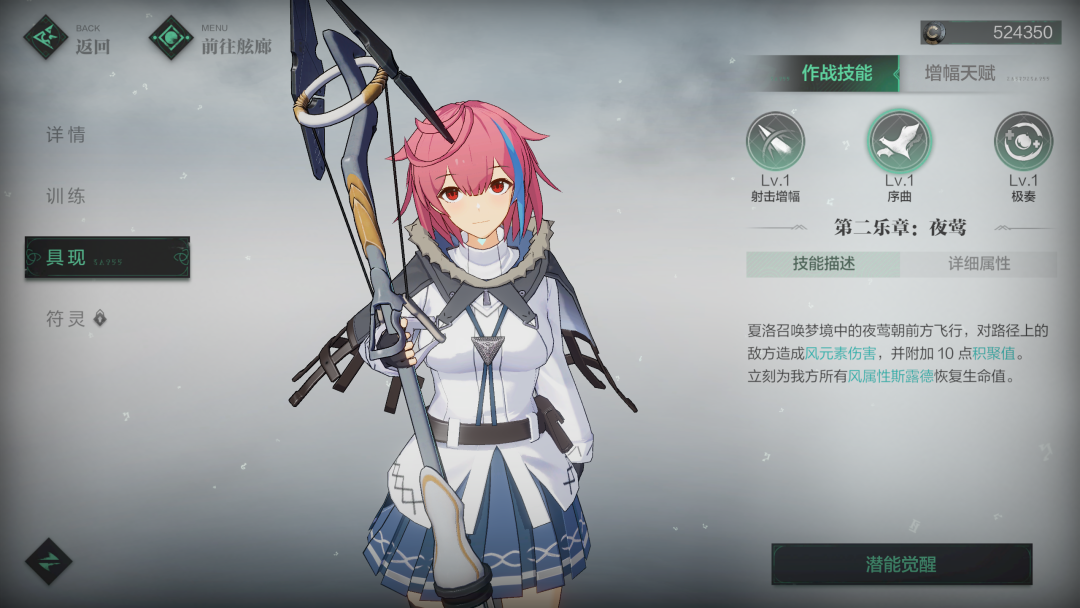Select the 极奏 skill icon

tap(1023, 141)
